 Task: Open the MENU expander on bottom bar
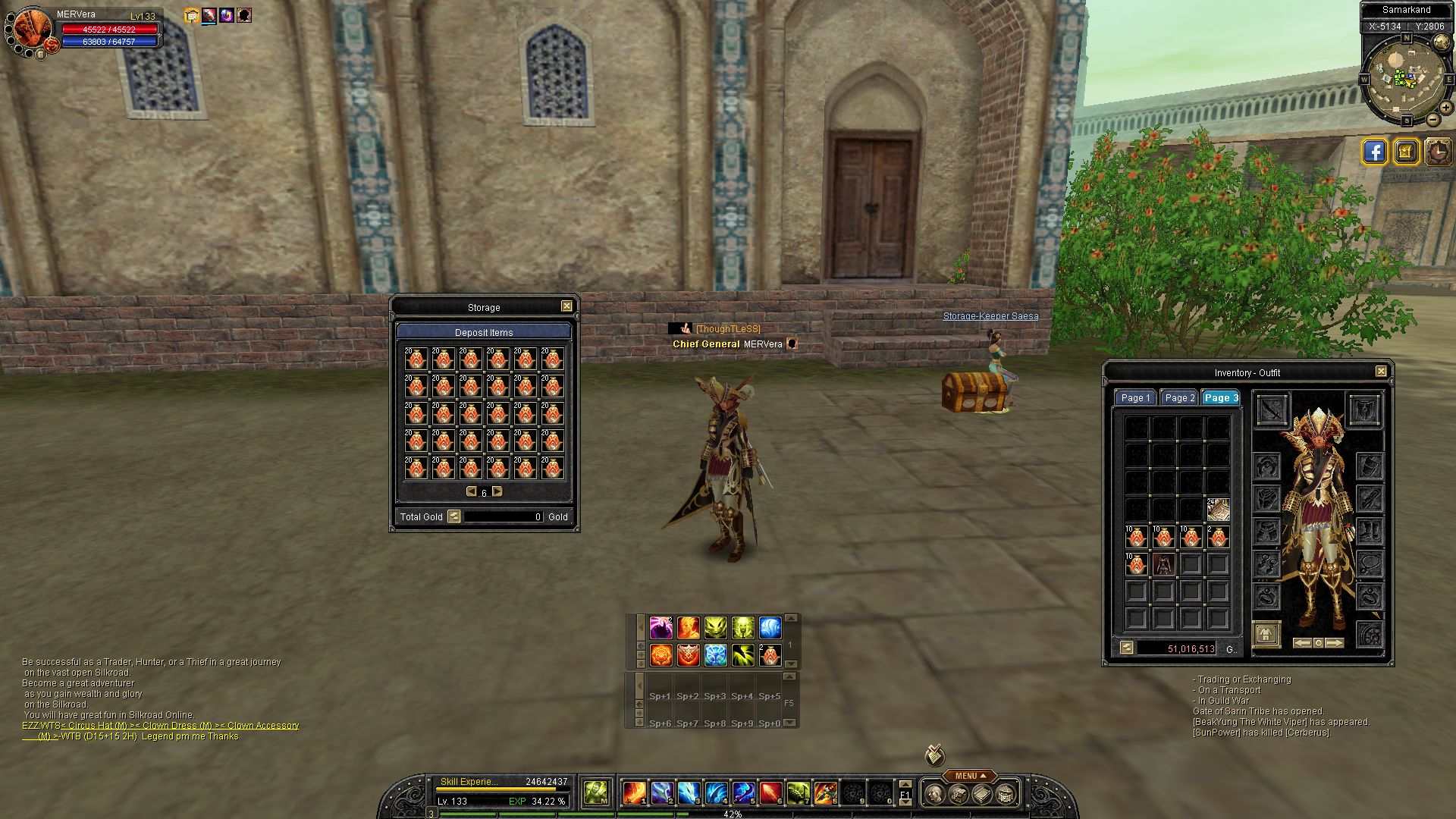pyautogui.click(x=970, y=776)
